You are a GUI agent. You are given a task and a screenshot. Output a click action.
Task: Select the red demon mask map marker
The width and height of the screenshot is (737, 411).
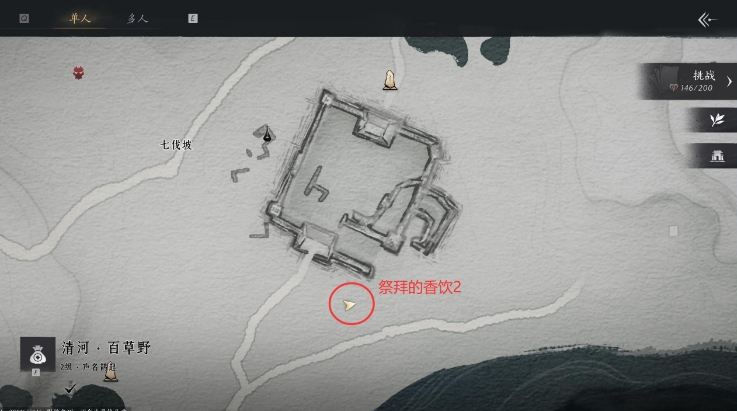79,72
